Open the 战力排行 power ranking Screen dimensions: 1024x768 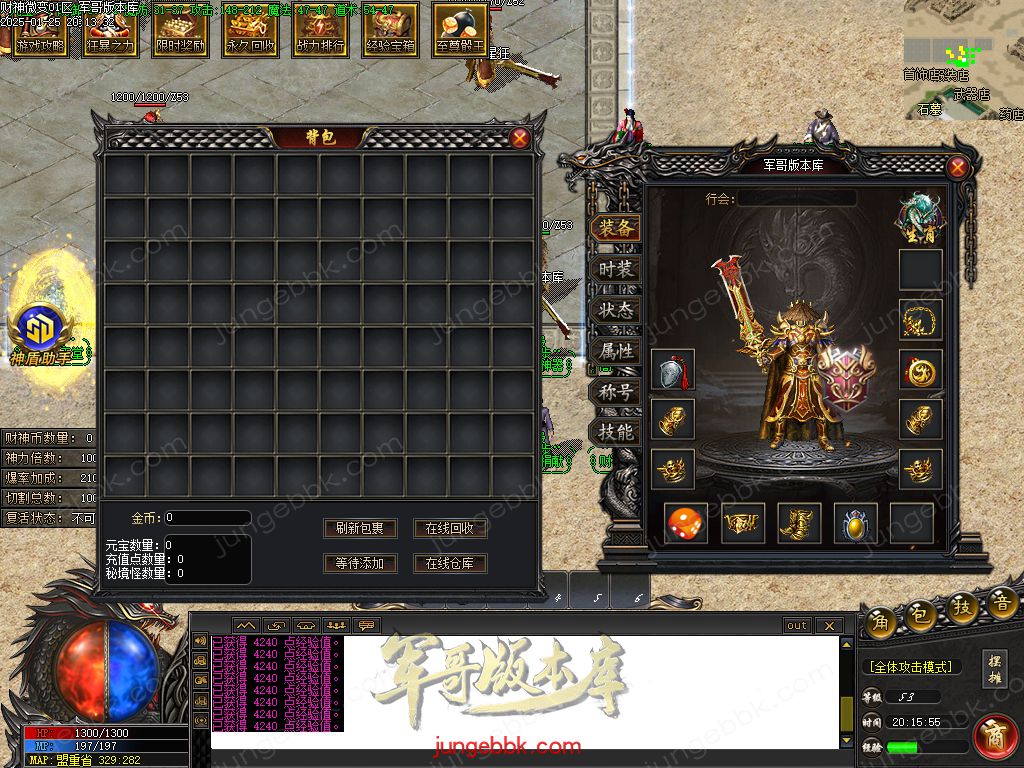pyautogui.click(x=321, y=30)
